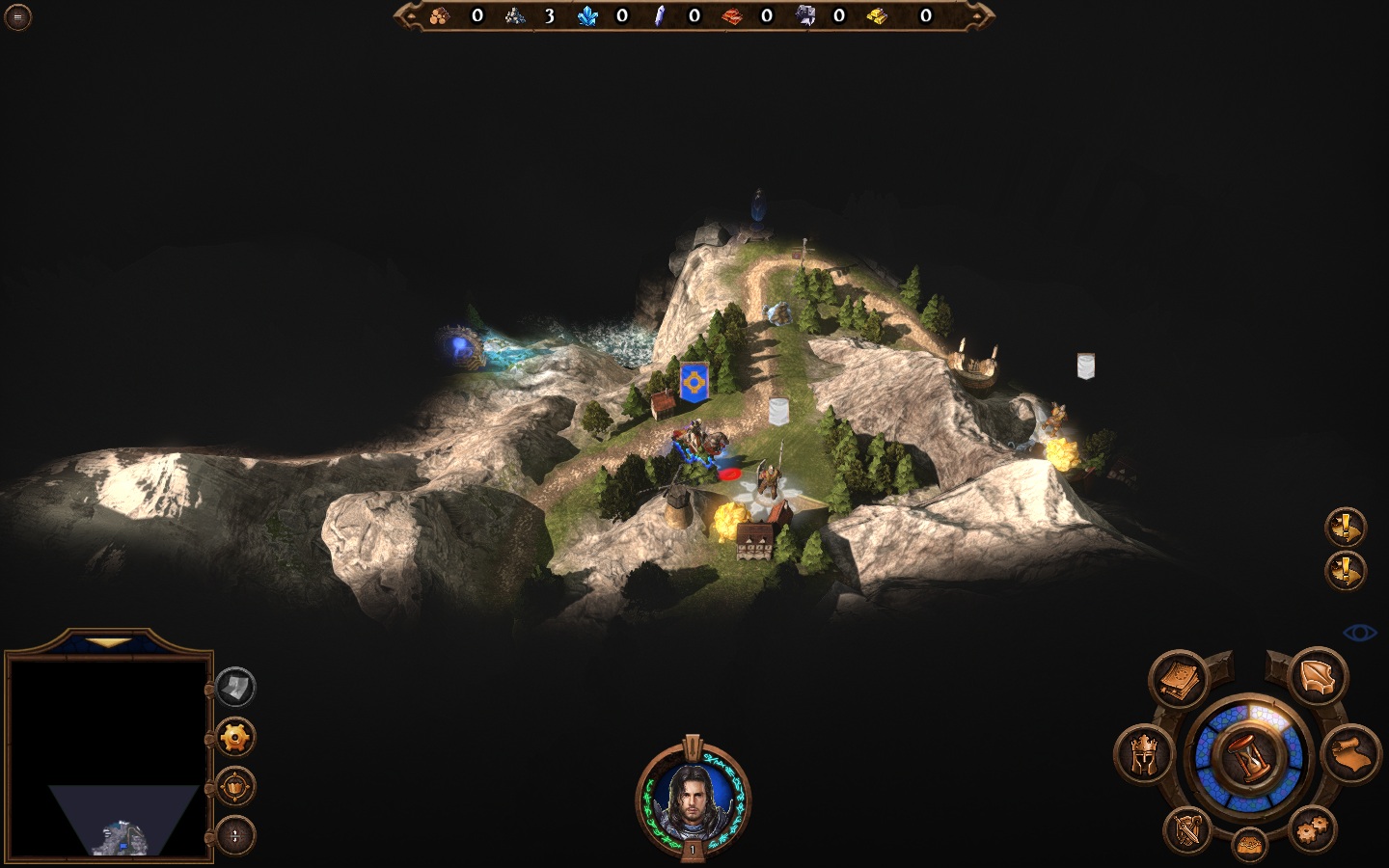Image resolution: width=1389 pixels, height=868 pixels.
Task: Open the upper exclamation mark notification
Action: (x=1346, y=528)
